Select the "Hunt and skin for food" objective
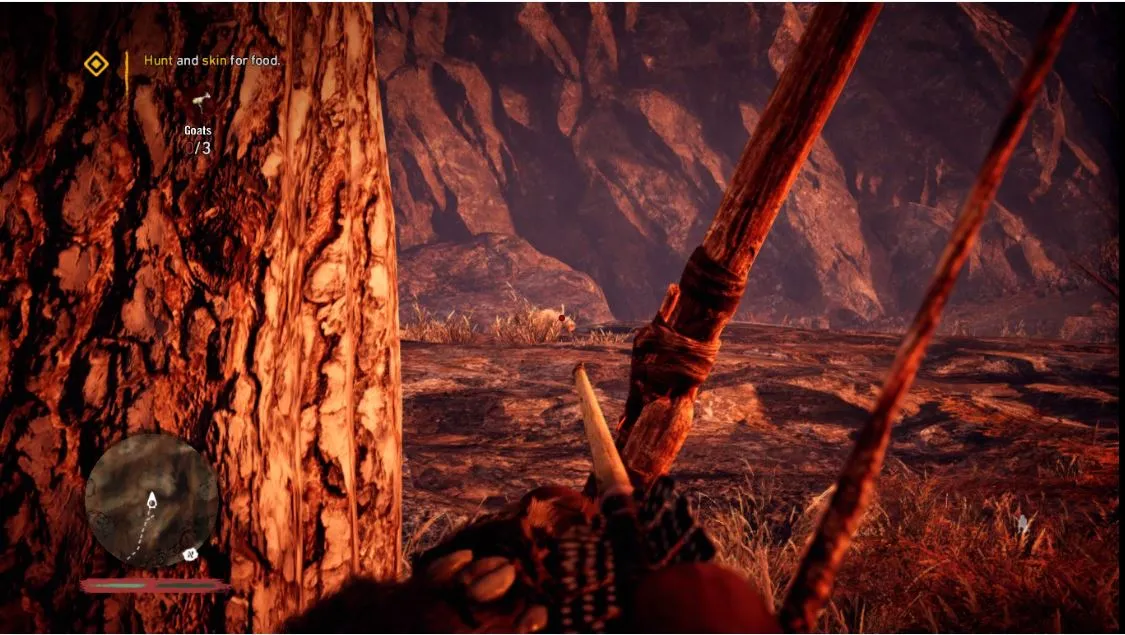Viewport: 1125px width, 635px height. coord(212,61)
